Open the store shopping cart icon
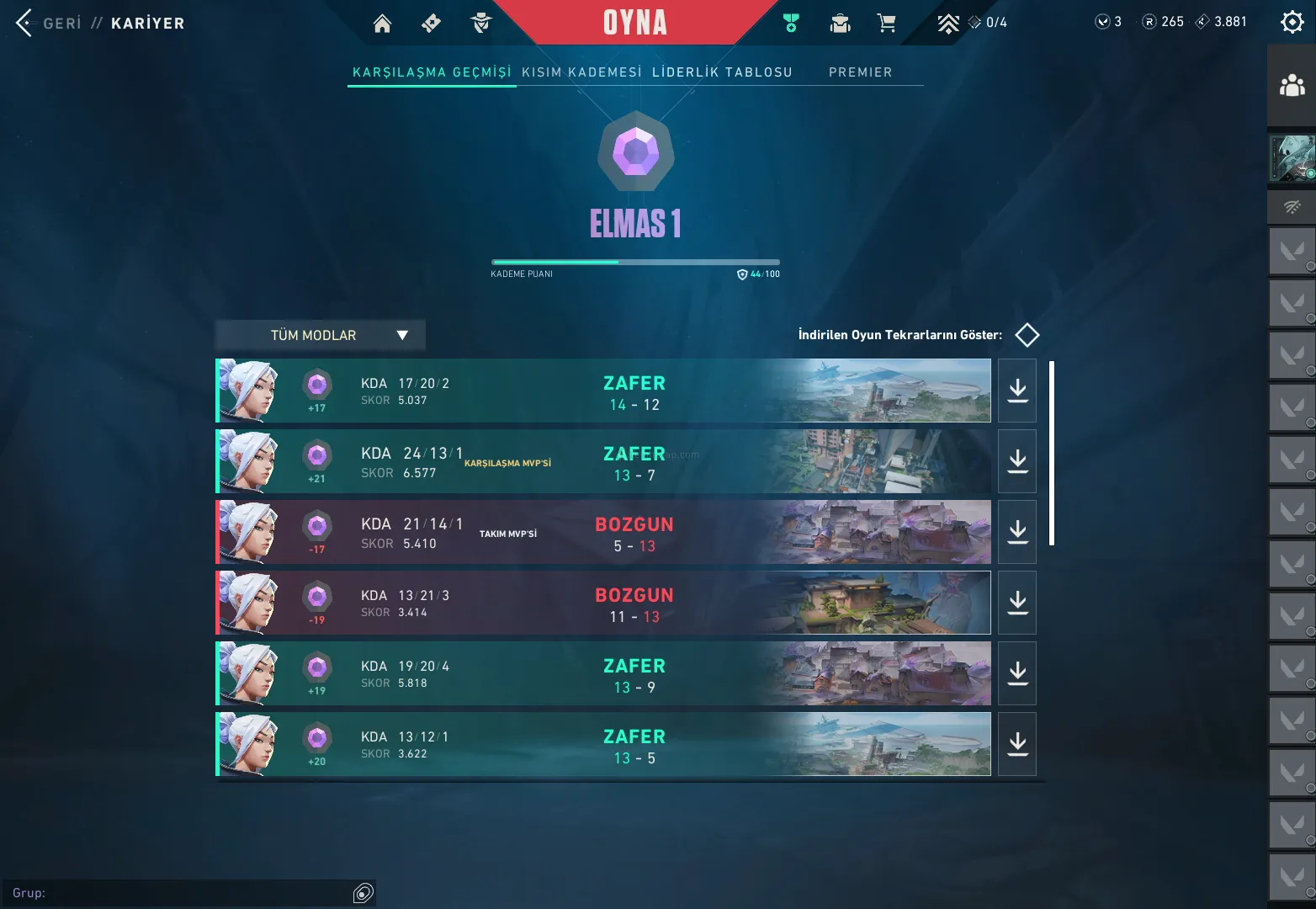 pos(886,23)
